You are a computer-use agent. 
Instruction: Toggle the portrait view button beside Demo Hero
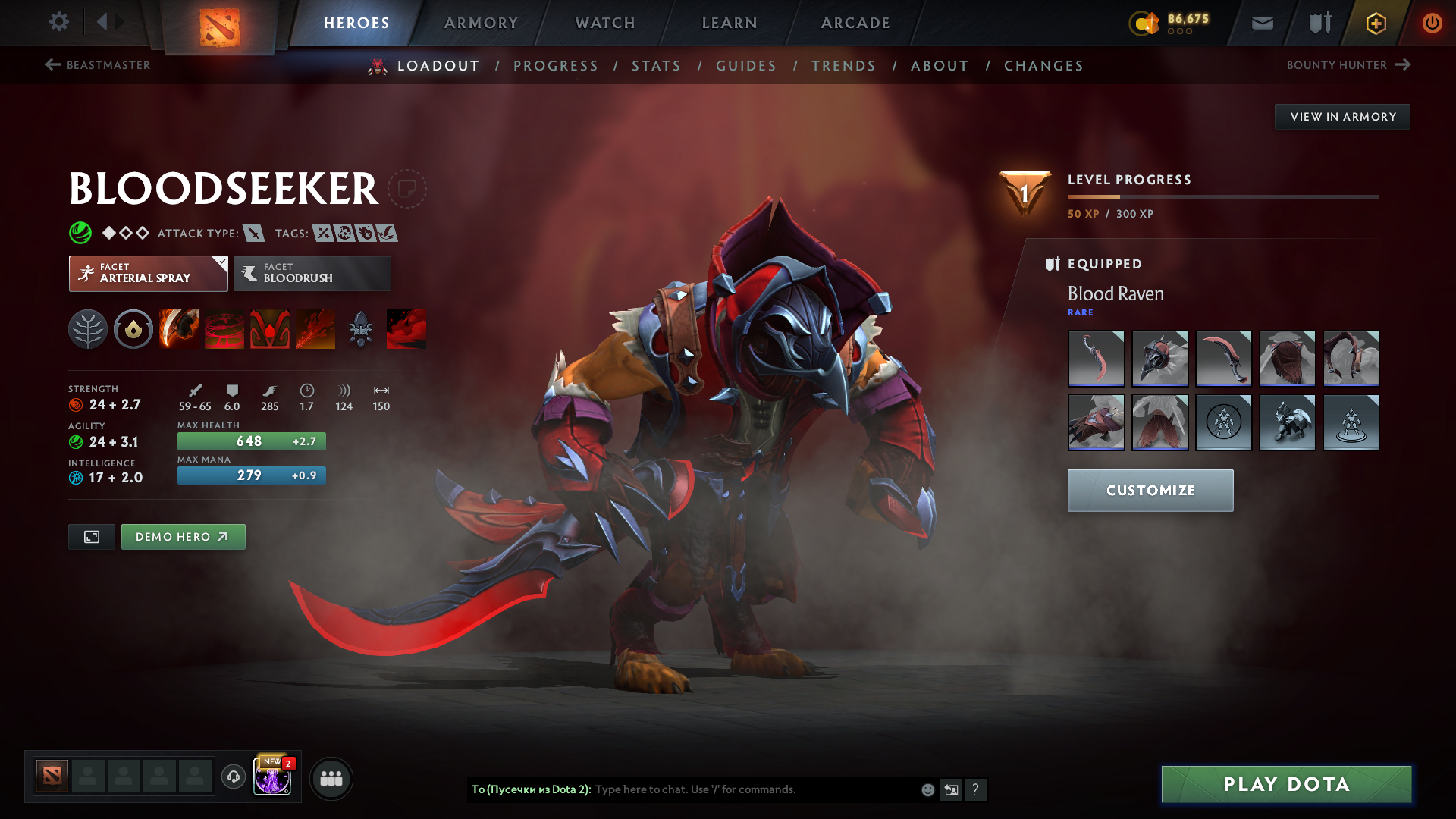click(91, 536)
